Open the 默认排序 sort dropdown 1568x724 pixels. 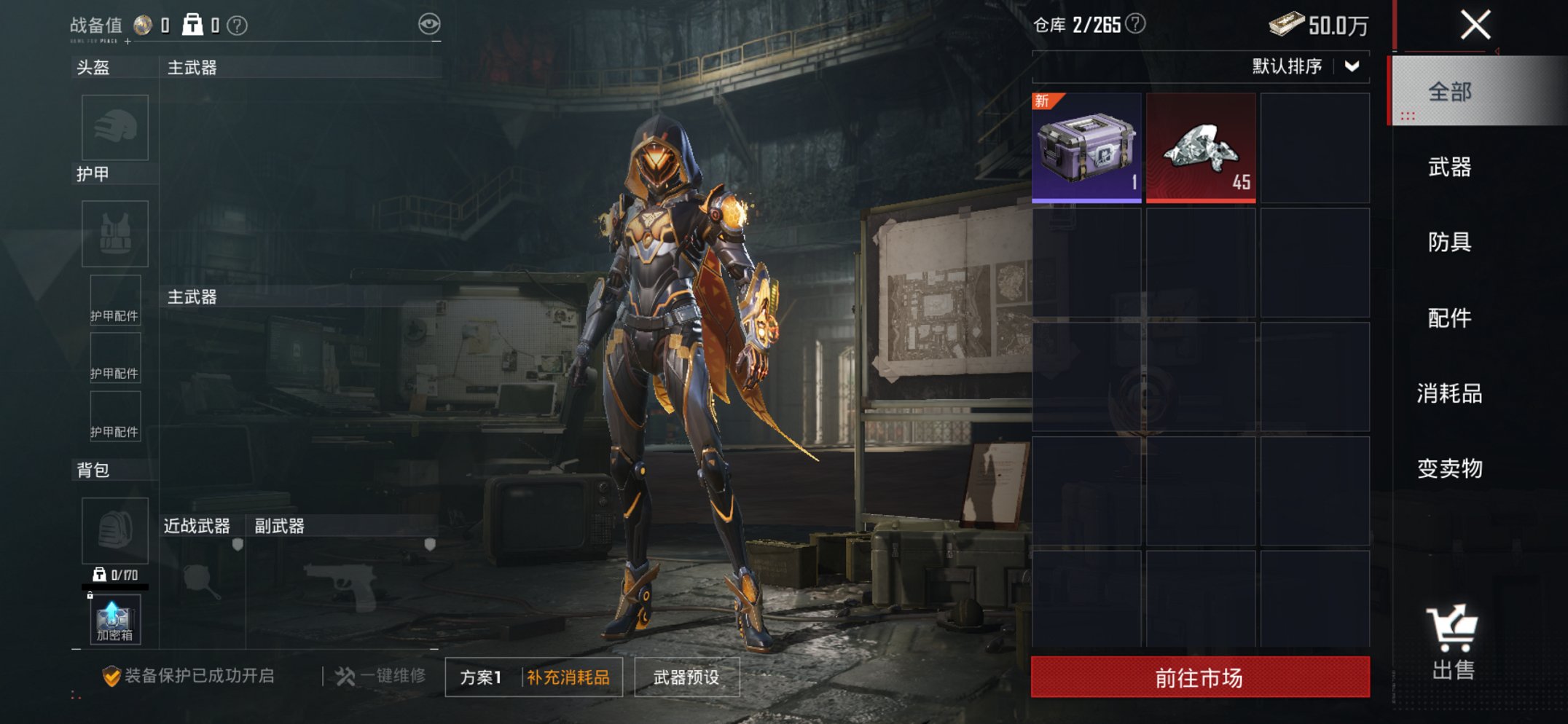tap(1304, 66)
